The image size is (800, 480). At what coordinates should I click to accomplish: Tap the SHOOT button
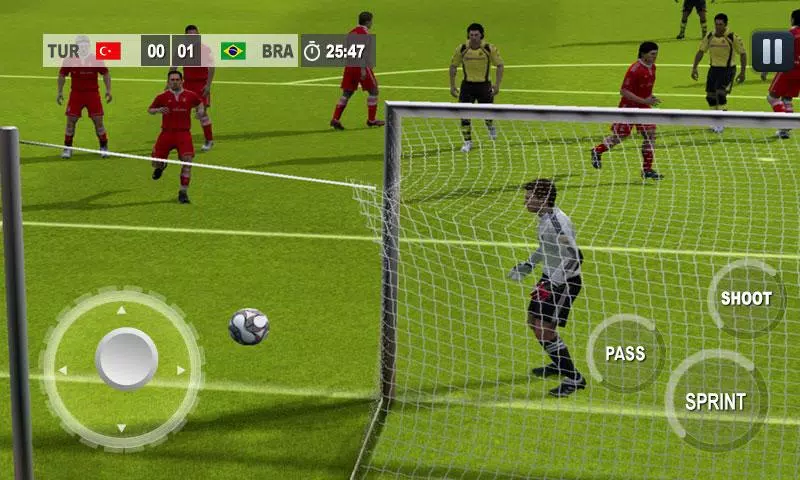[x=746, y=298]
